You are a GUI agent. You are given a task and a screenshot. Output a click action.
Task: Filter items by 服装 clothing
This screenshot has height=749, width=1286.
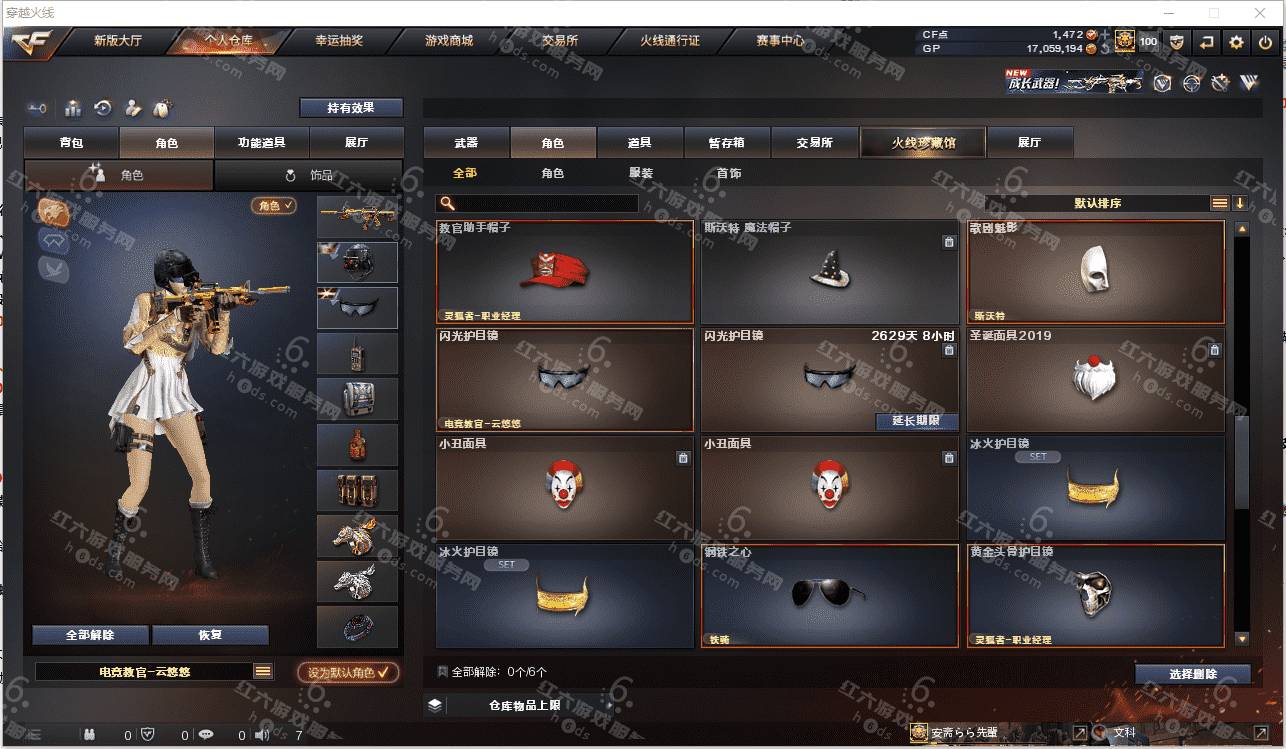[x=641, y=173]
